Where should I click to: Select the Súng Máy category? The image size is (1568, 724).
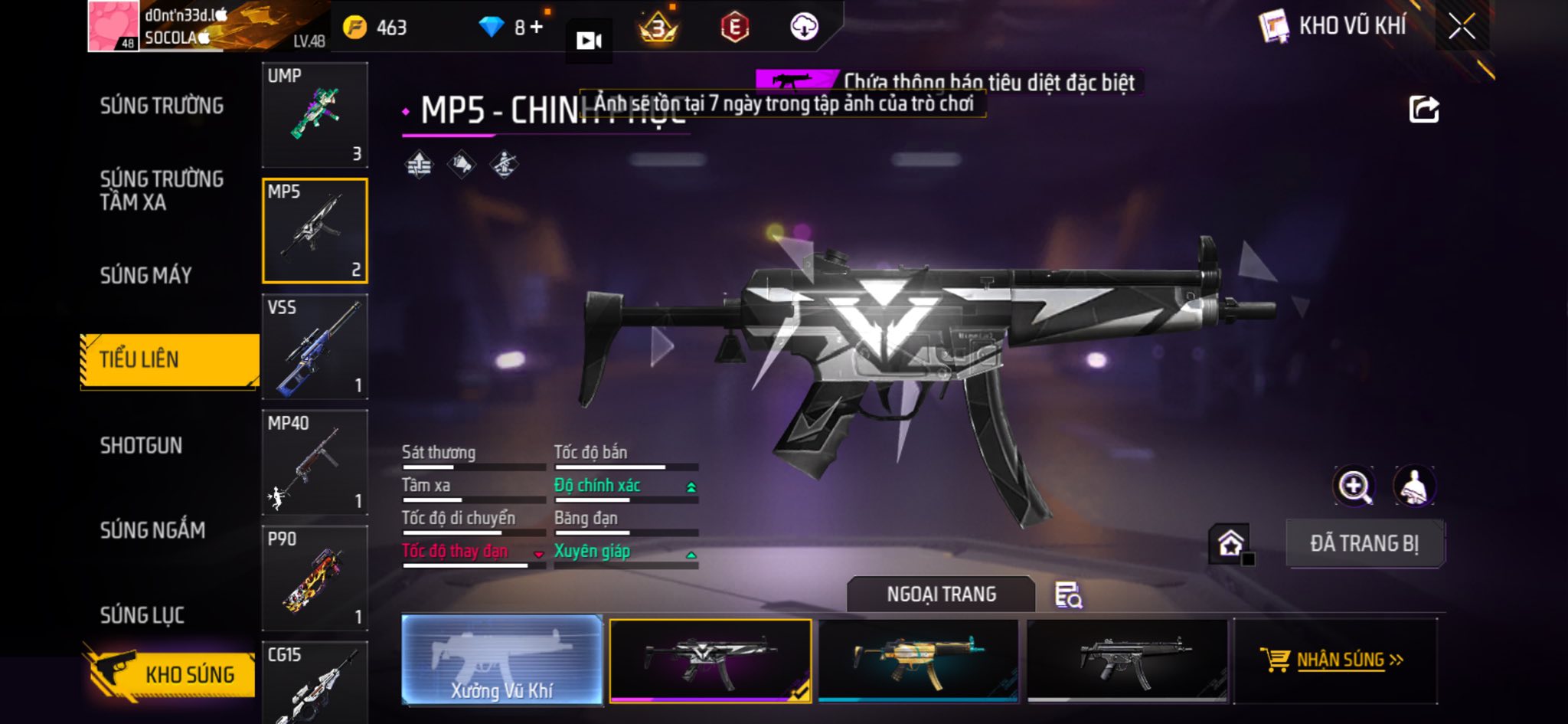[145, 275]
